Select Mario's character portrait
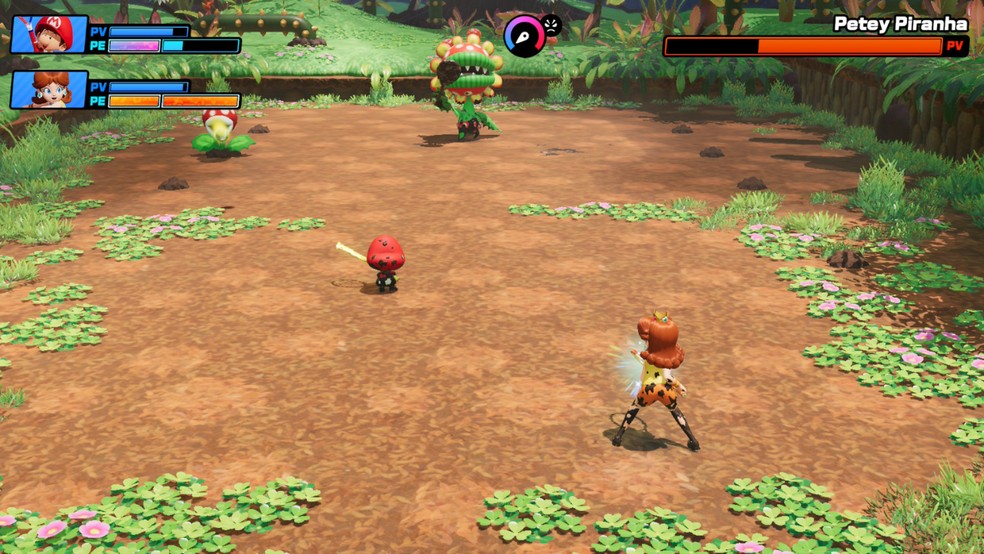 point(49,35)
